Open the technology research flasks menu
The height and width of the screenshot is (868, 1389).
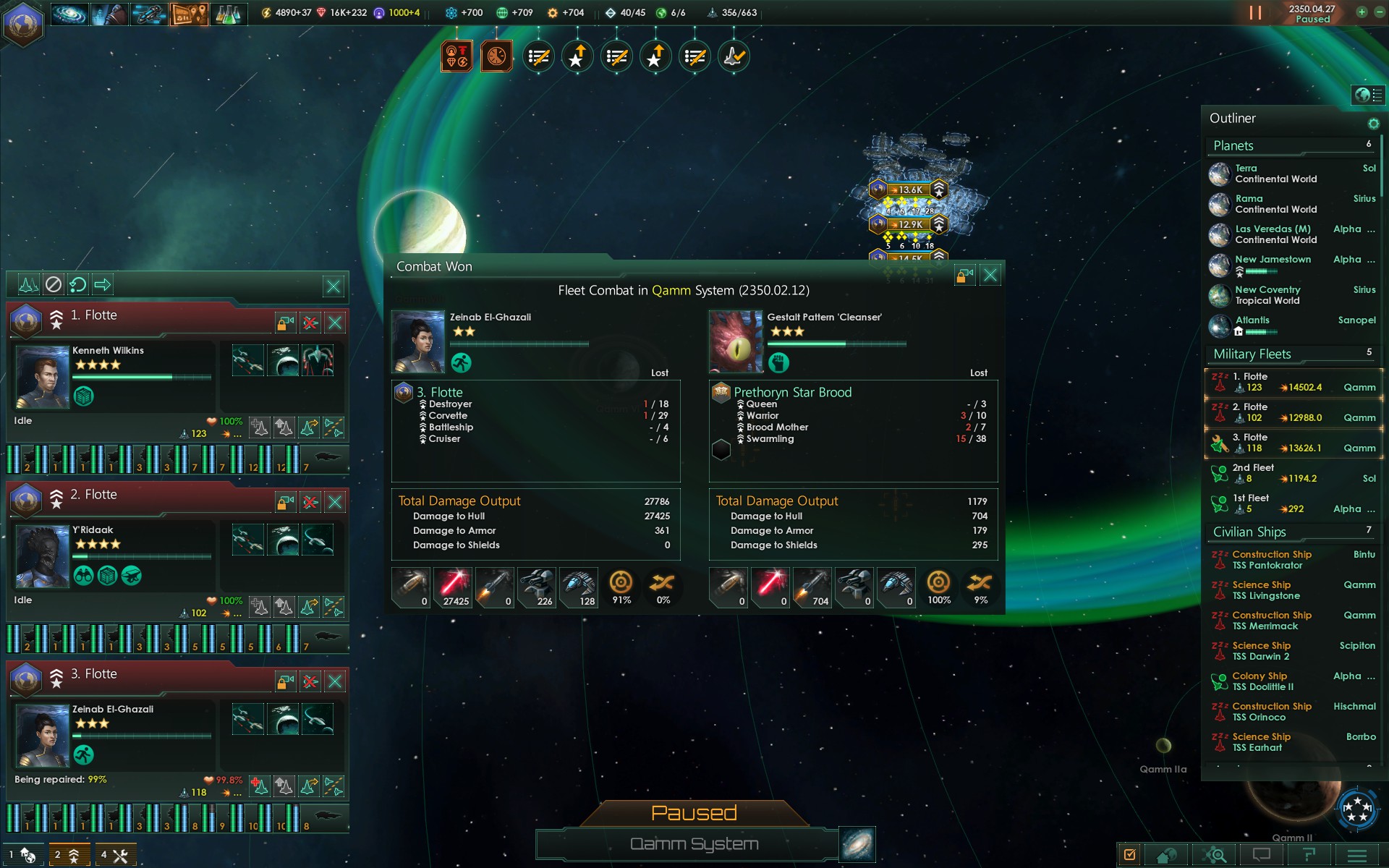click(227, 13)
